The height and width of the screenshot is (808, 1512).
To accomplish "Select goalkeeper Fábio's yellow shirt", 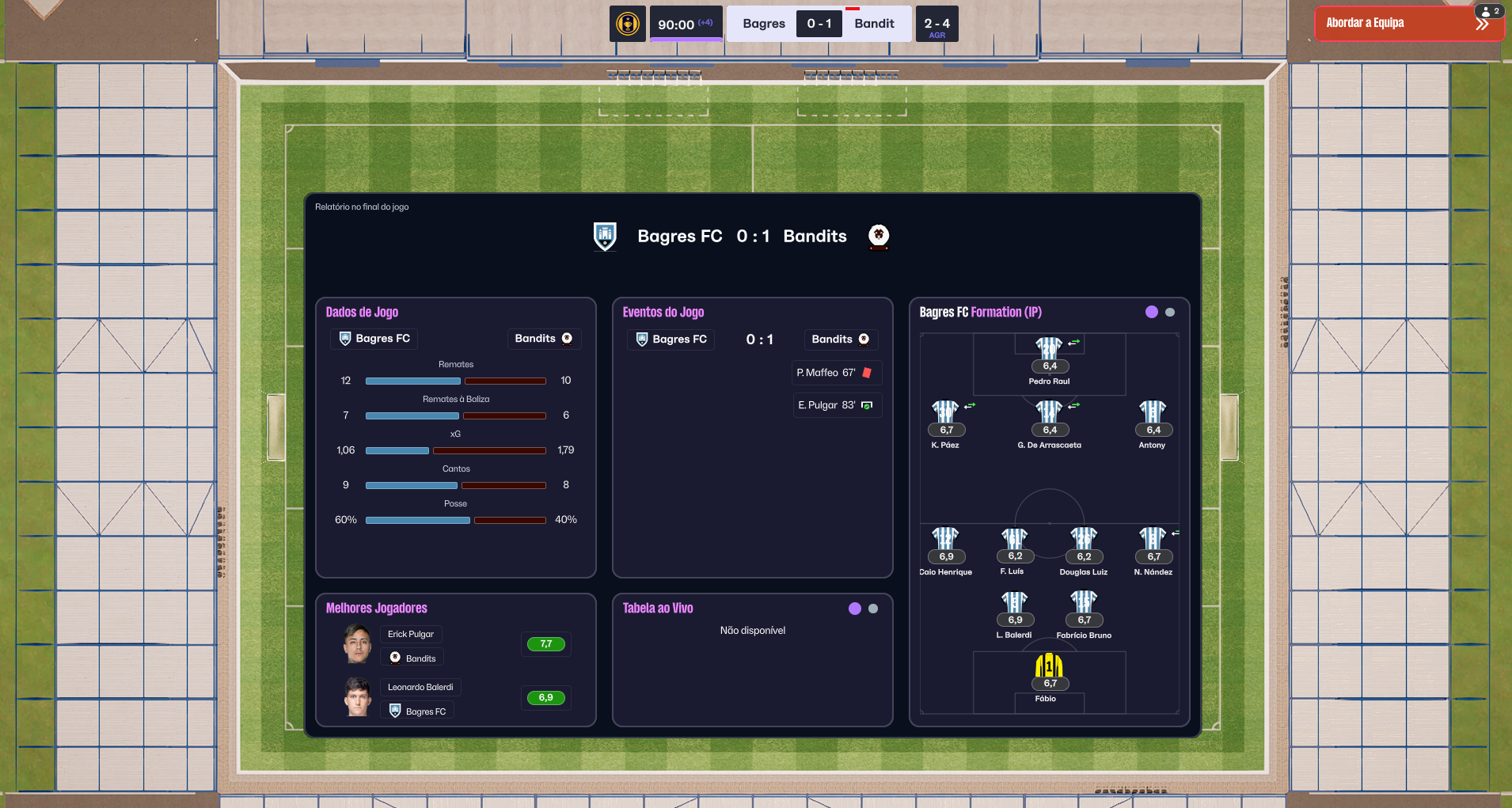I will pyautogui.click(x=1049, y=666).
